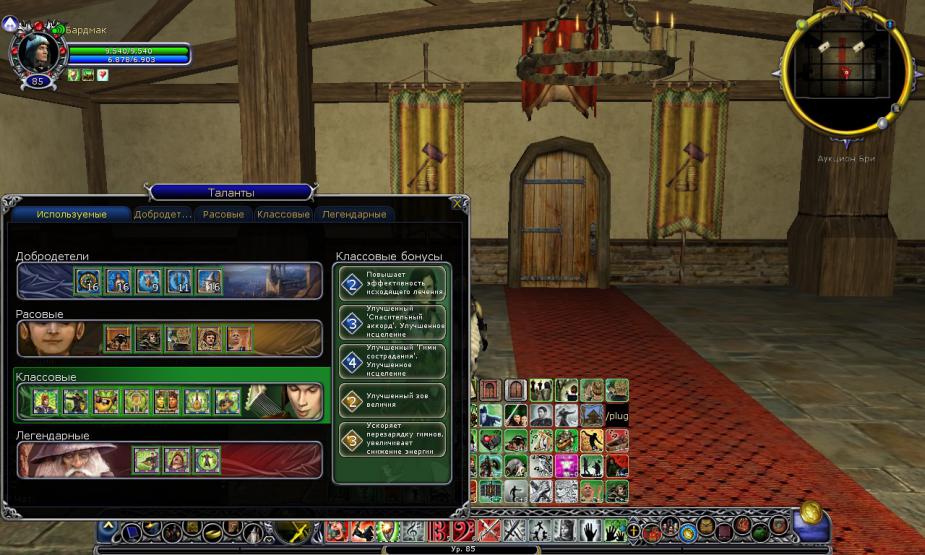Click the first racial trait icon
Screen dimensions: 925x555
[118, 339]
